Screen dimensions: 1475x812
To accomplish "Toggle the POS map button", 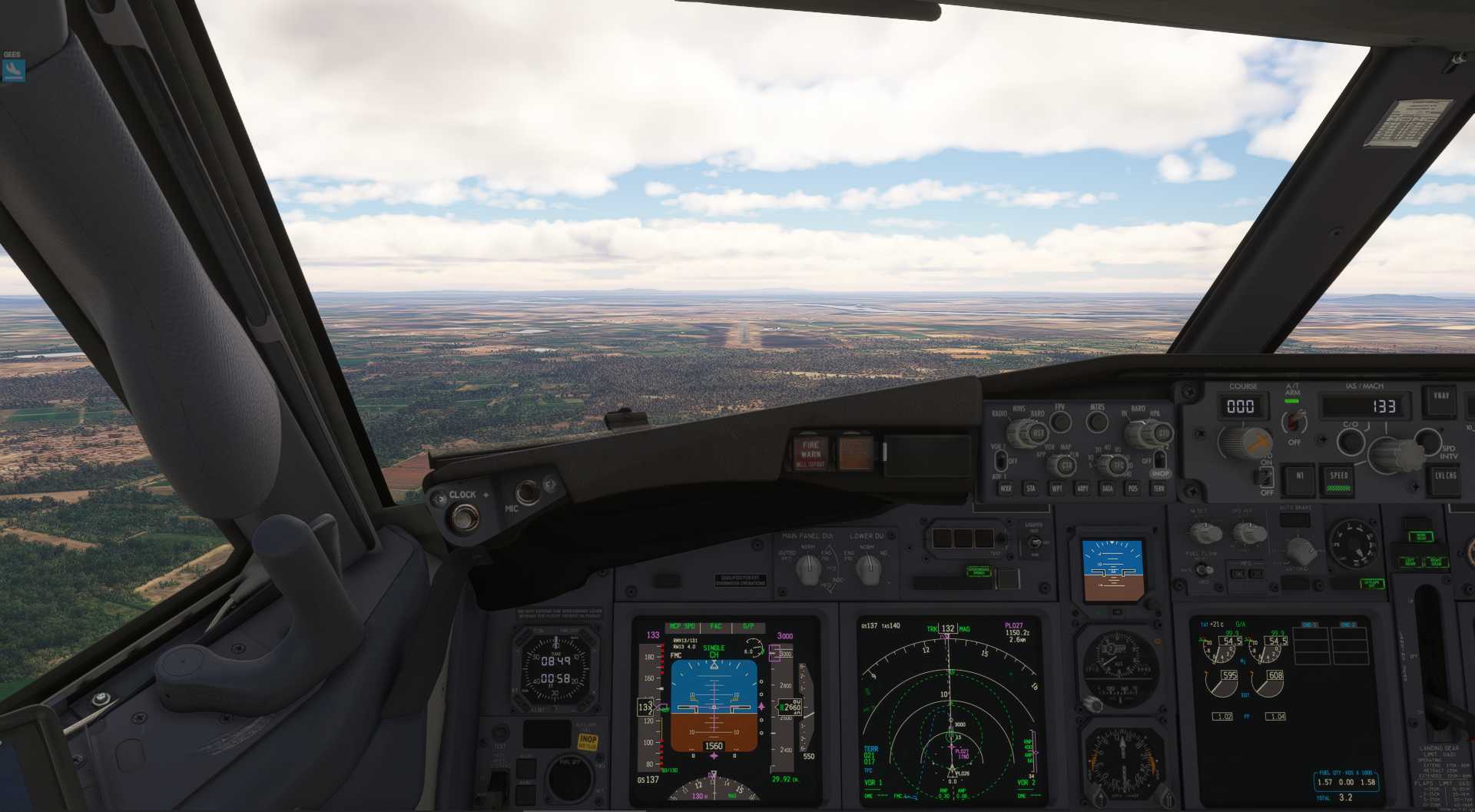I will click(x=1132, y=488).
